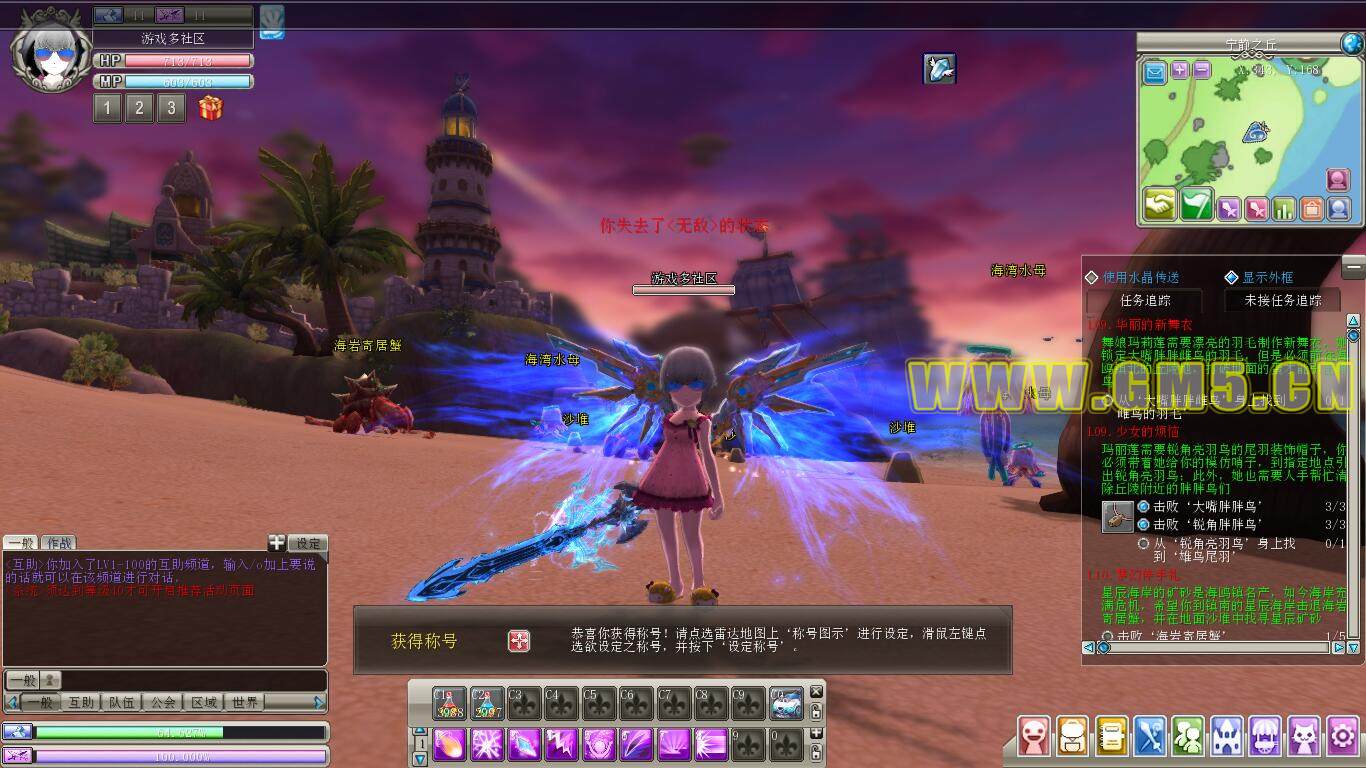Viewport: 1366px width, 768px height.
Task: Open the yellow quest journal notebook icon
Action: point(1112,737)
